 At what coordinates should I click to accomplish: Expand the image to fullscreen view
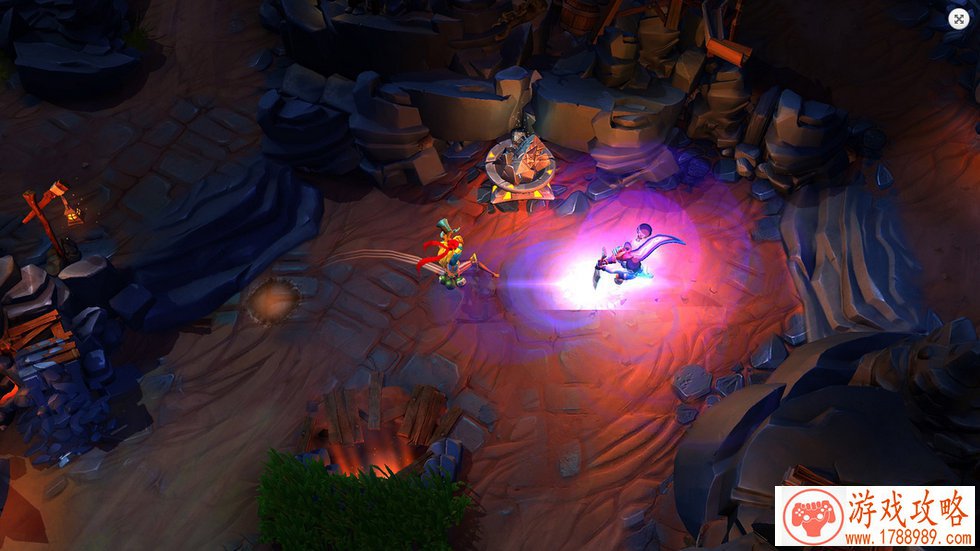tap(959, 18)
